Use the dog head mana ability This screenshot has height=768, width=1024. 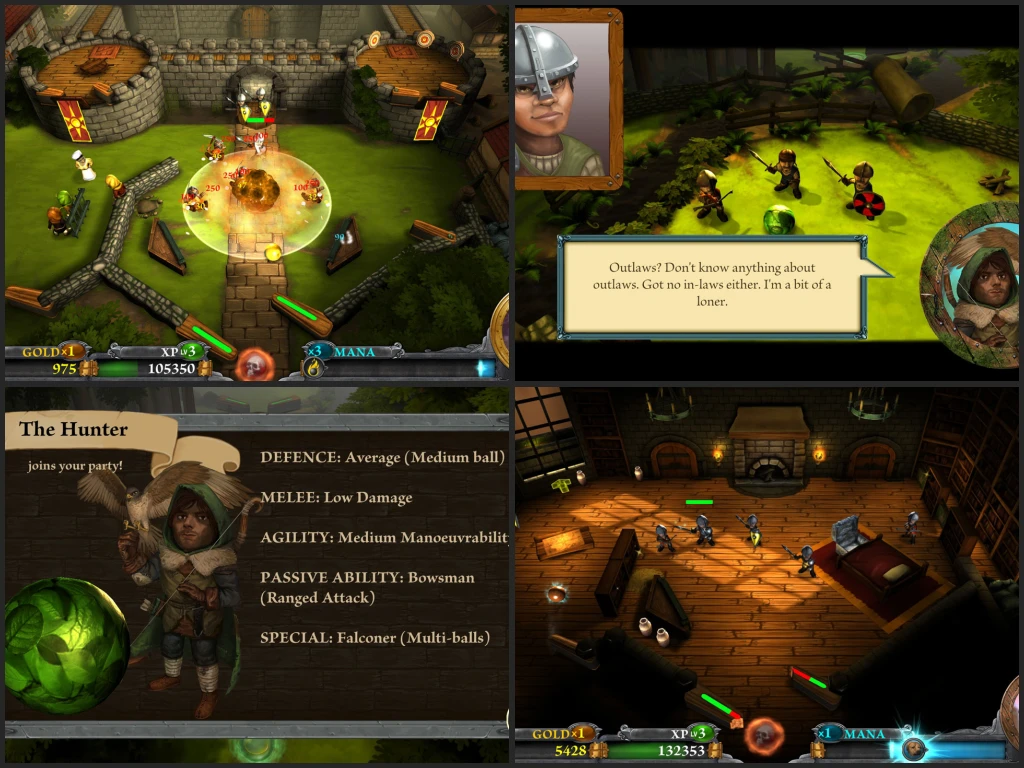pos(914,749)
